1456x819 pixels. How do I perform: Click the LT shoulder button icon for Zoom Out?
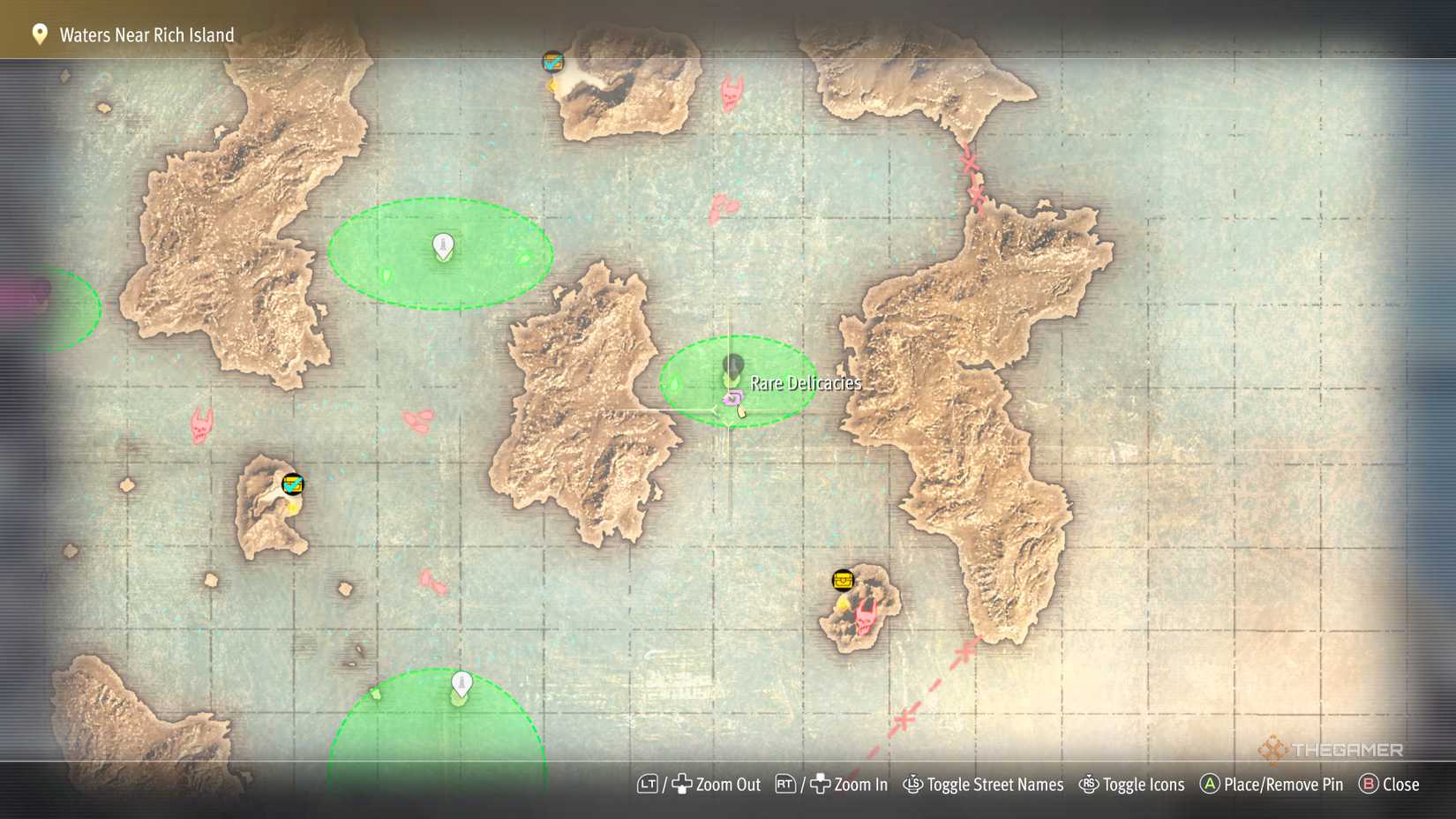coord(649,784)
